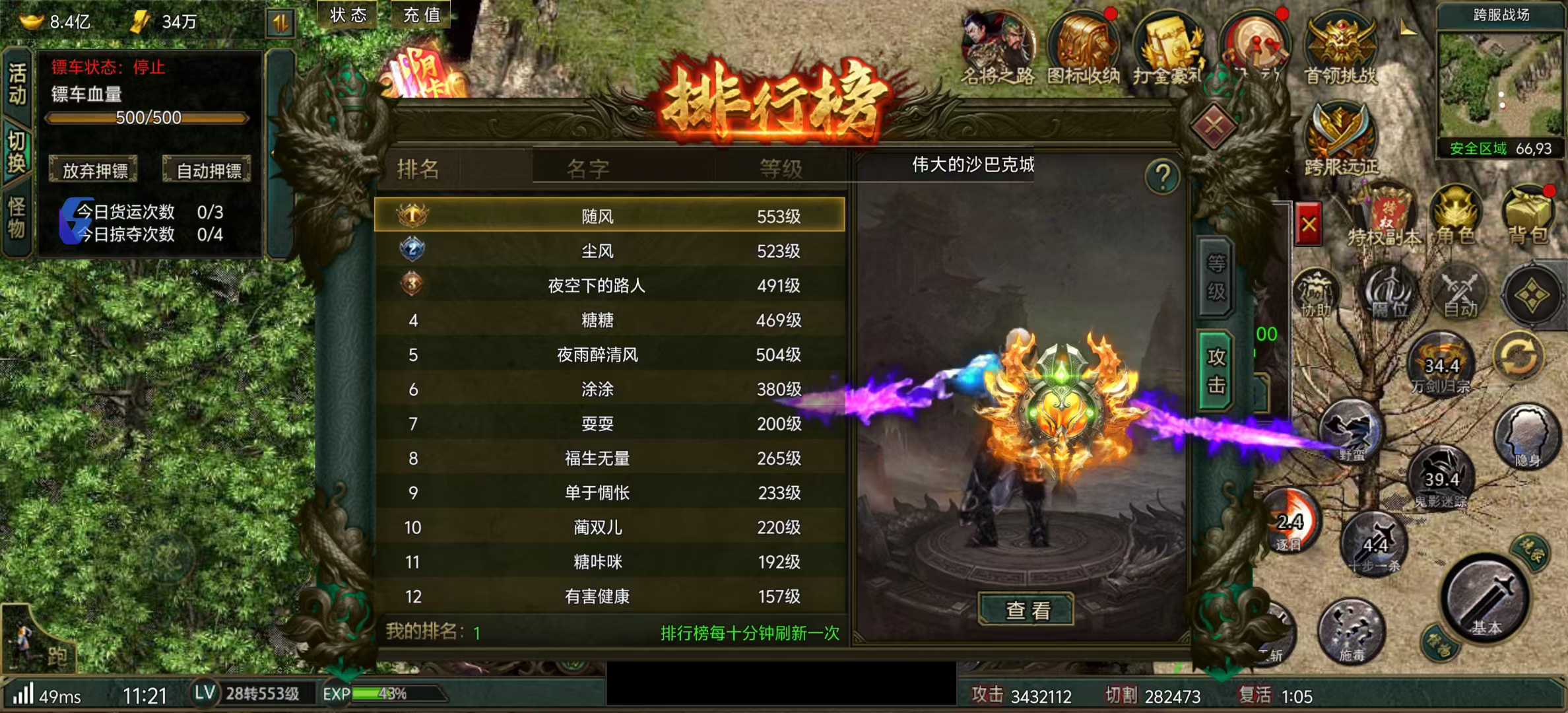Open the 充值 recharge button
This screenshot has height=713, width=1568.
420,15
